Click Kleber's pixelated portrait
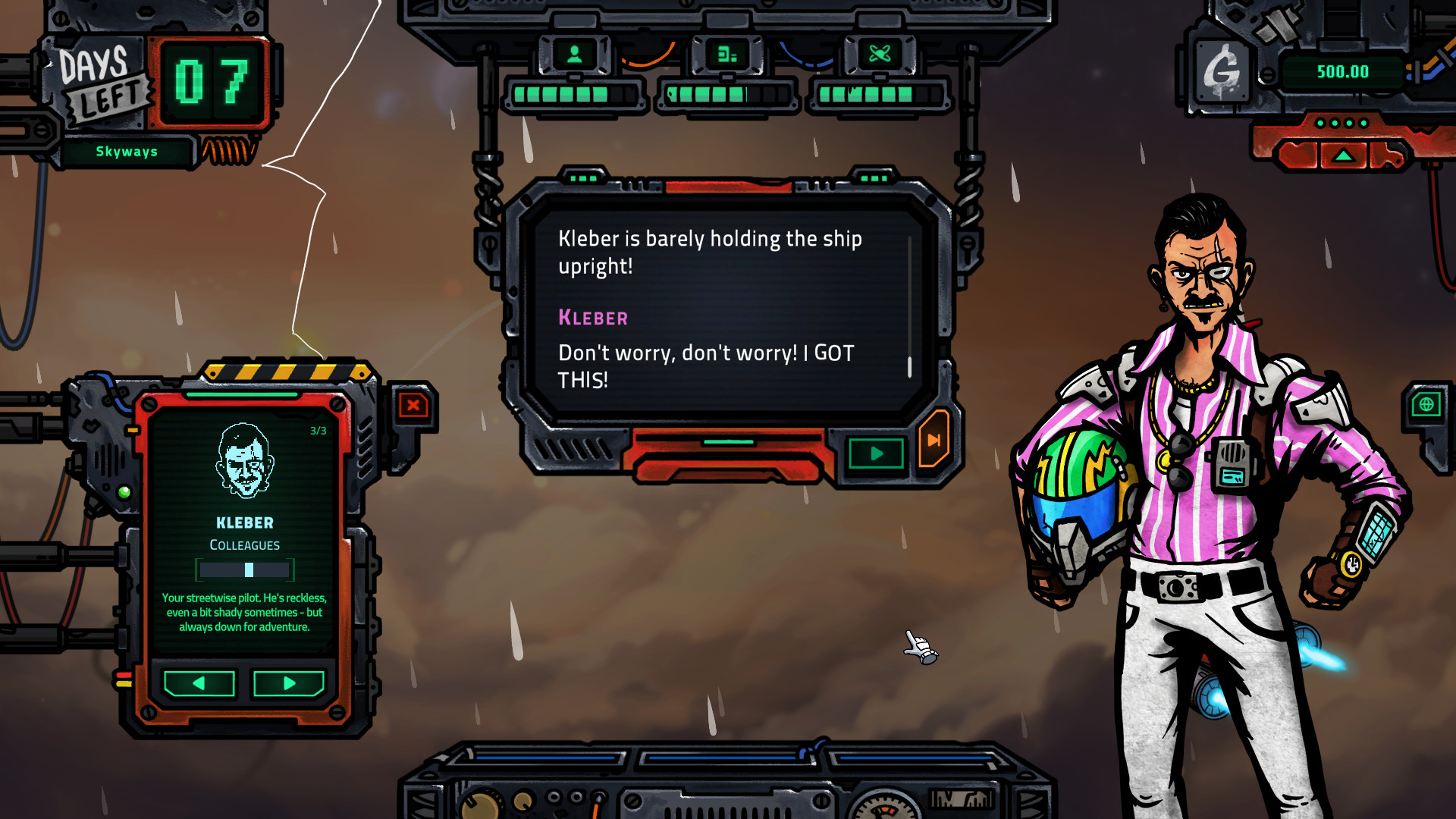Viewport: 1456px width, 819px height. [x=244, y=461]
